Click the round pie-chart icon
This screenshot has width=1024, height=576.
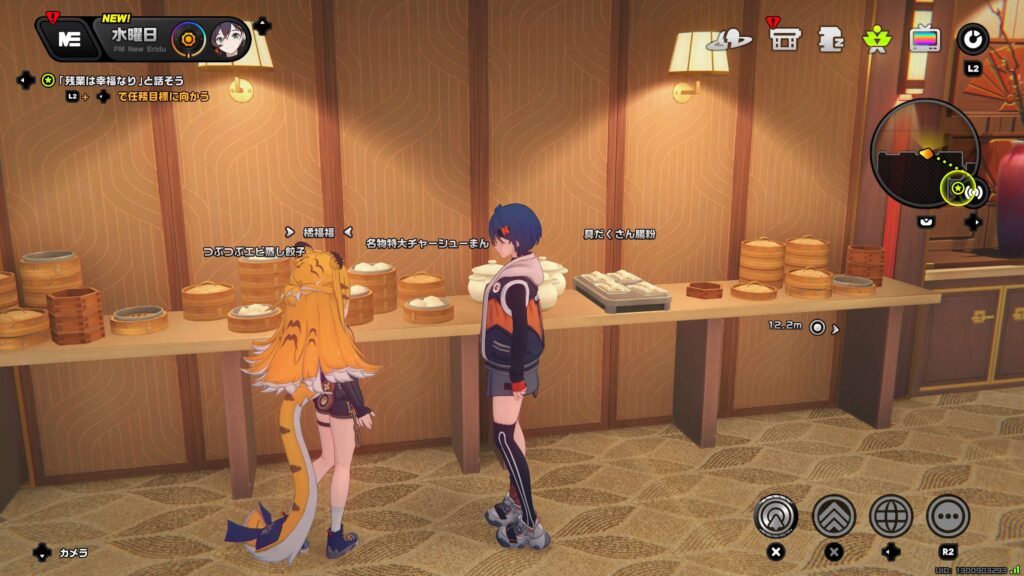coord(972,40)
